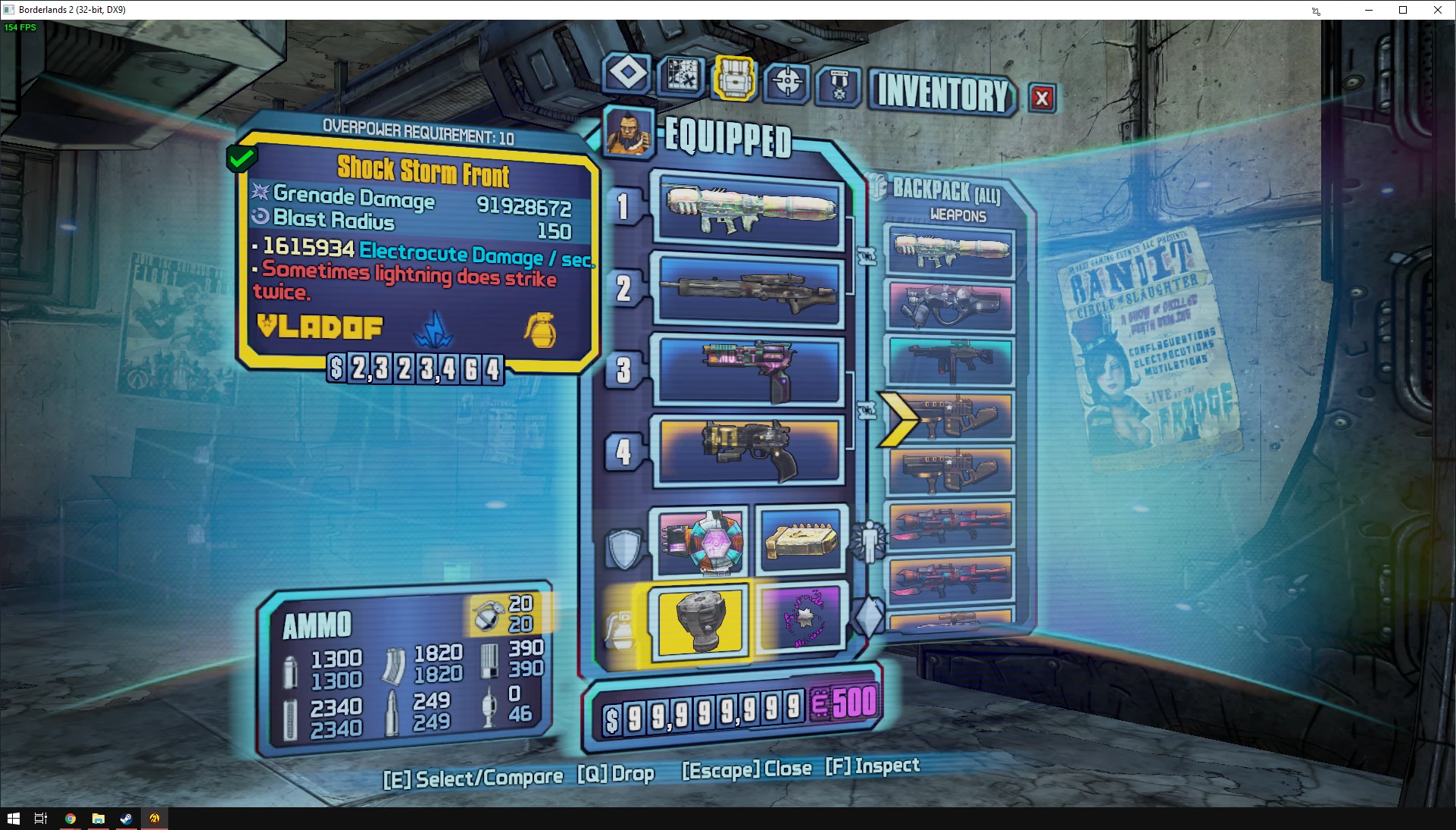Select the top rocket launcher in the backpack
Screen dimensions: 1456x830
(x=950, y=251)
